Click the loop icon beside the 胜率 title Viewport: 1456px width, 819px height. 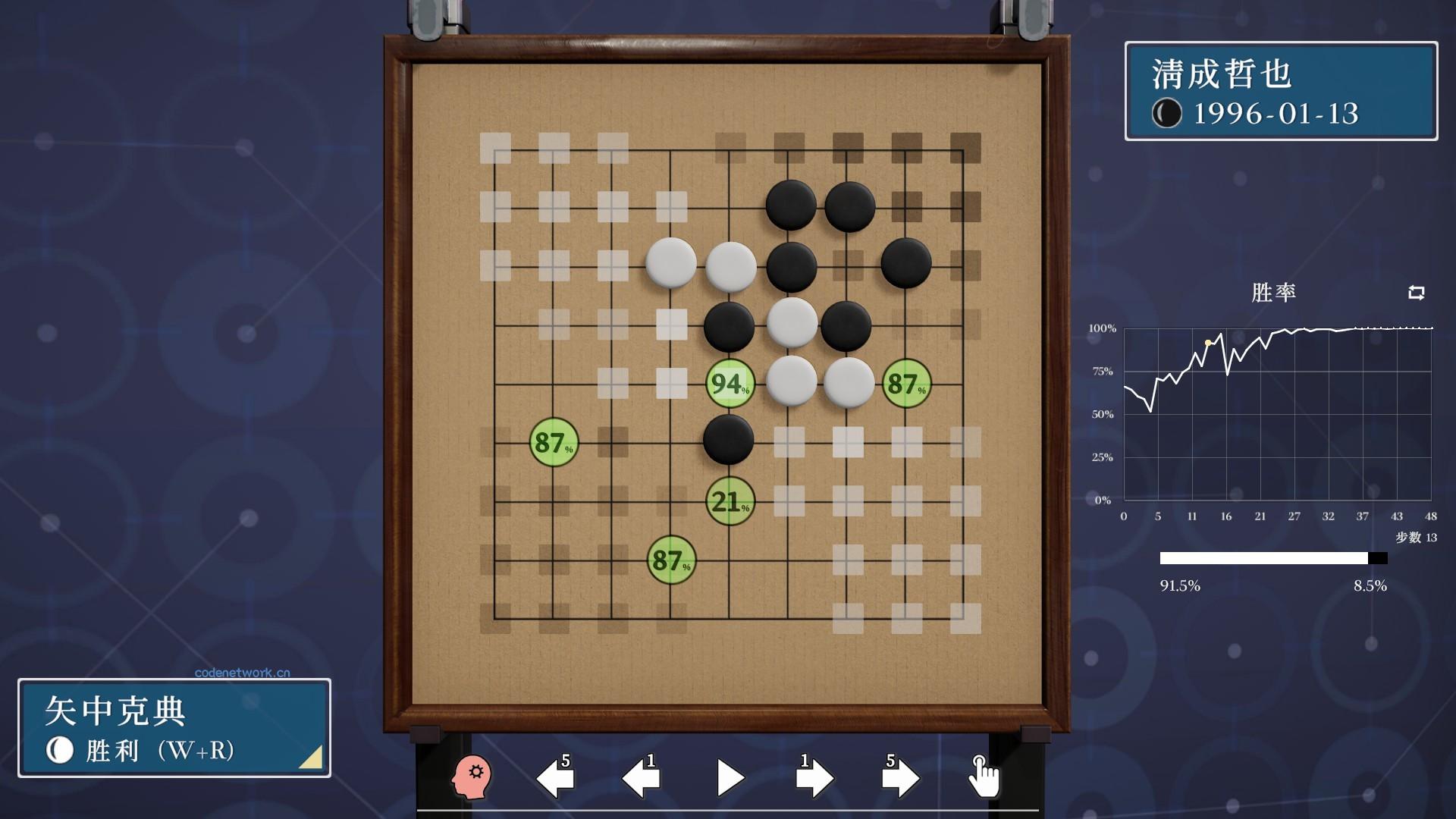[x=1417, y=293]
